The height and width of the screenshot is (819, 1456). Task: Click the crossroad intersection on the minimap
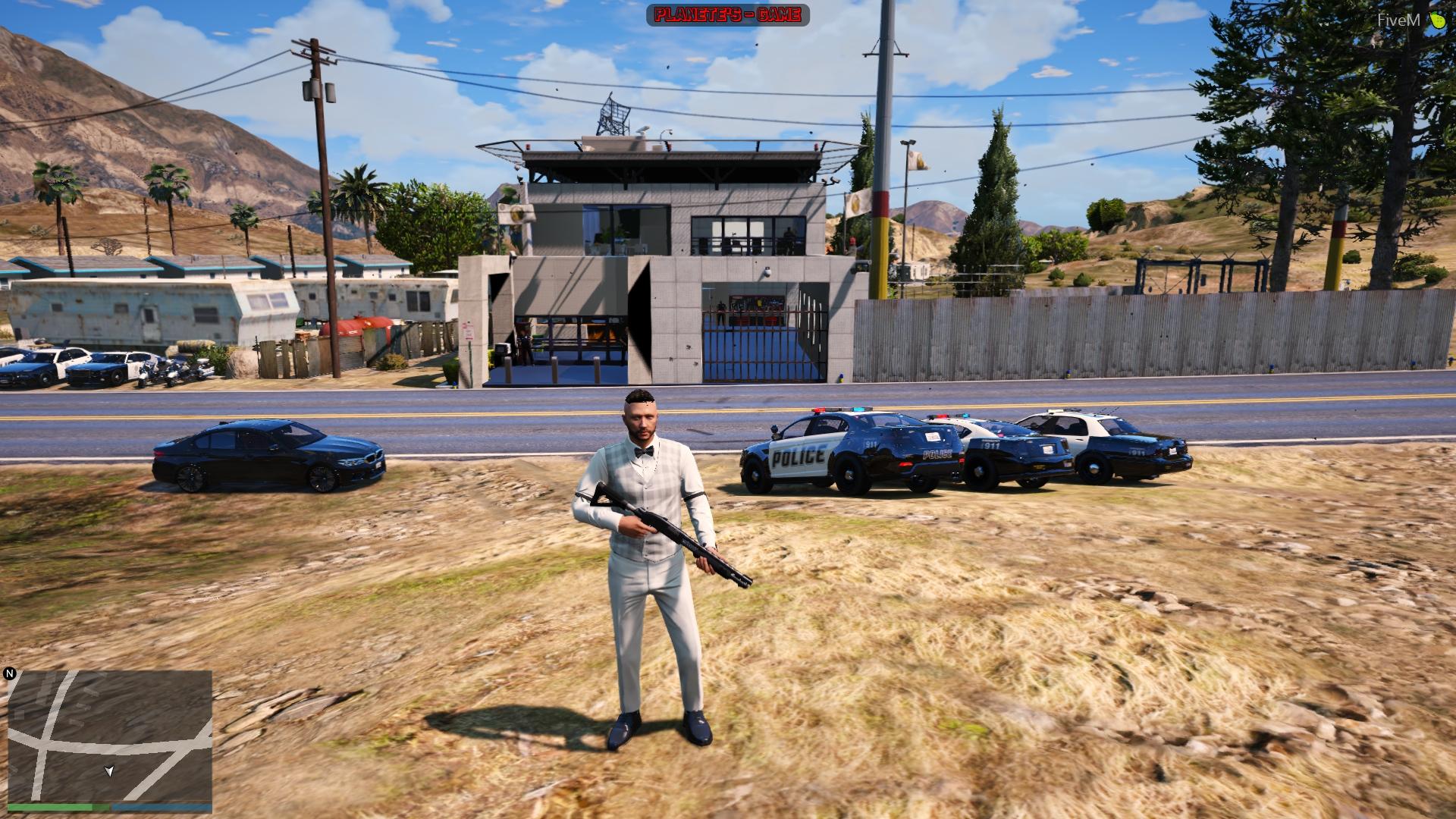coord(42,743)
